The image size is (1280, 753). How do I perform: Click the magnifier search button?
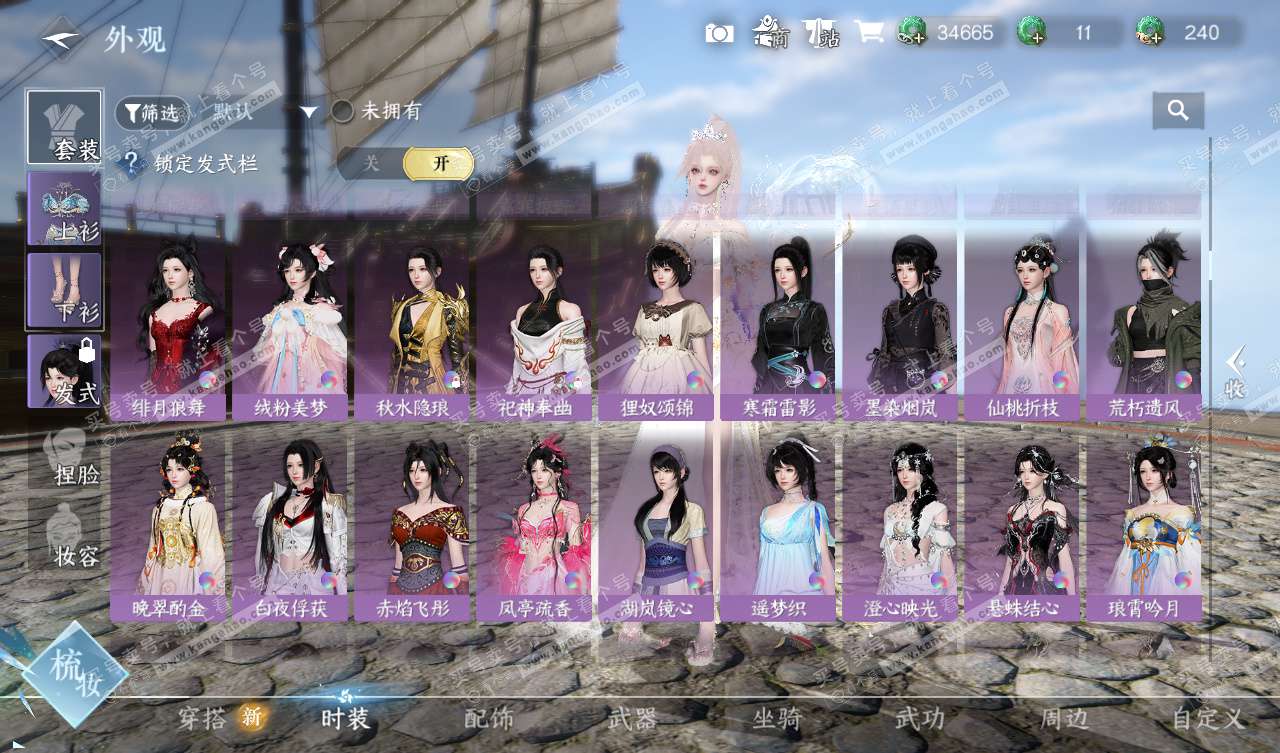[x=1178, y=111]
